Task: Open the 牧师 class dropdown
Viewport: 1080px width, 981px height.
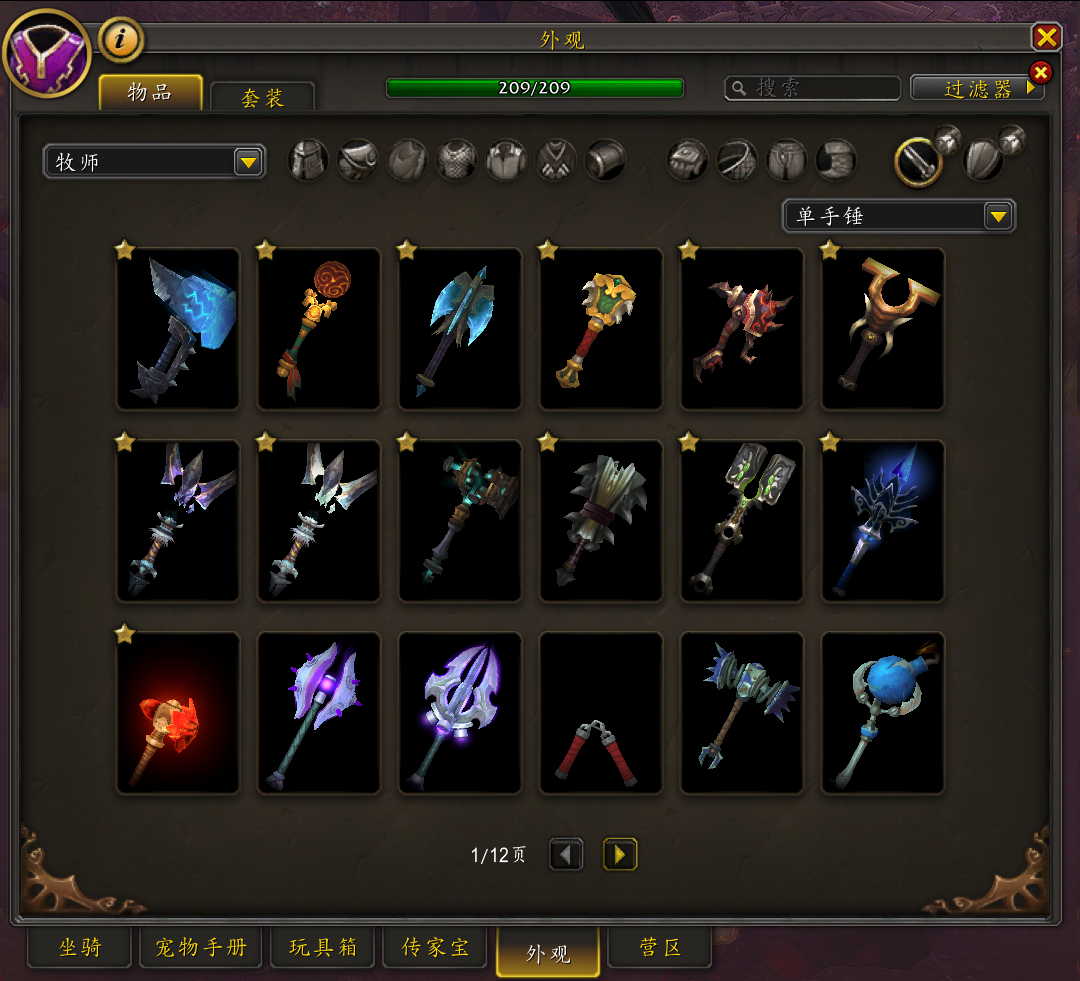Action: point(154,161)
